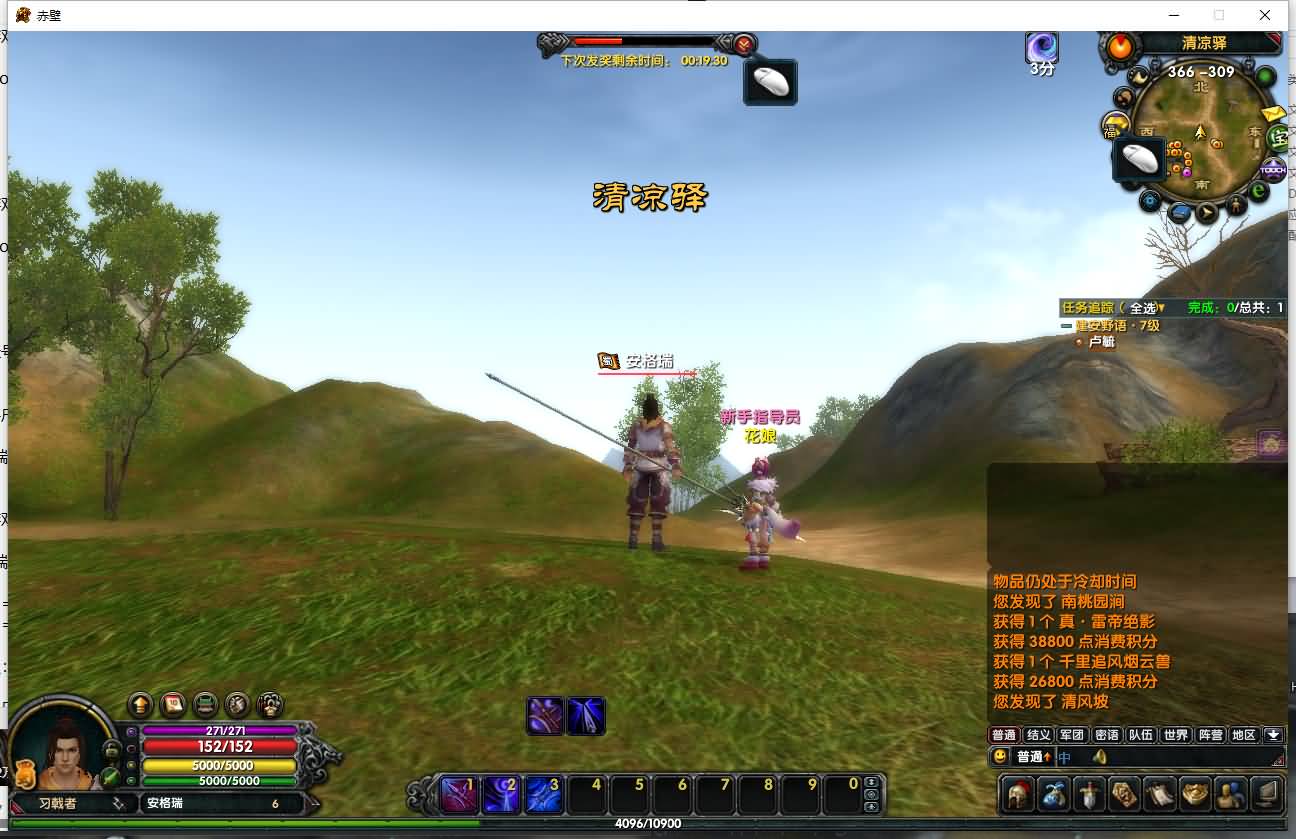Image resolution: width=1296 pixels, height=839 pixels.
Task: Click the 任务追踪 全选 dropdown
Action: point(1148,308)
